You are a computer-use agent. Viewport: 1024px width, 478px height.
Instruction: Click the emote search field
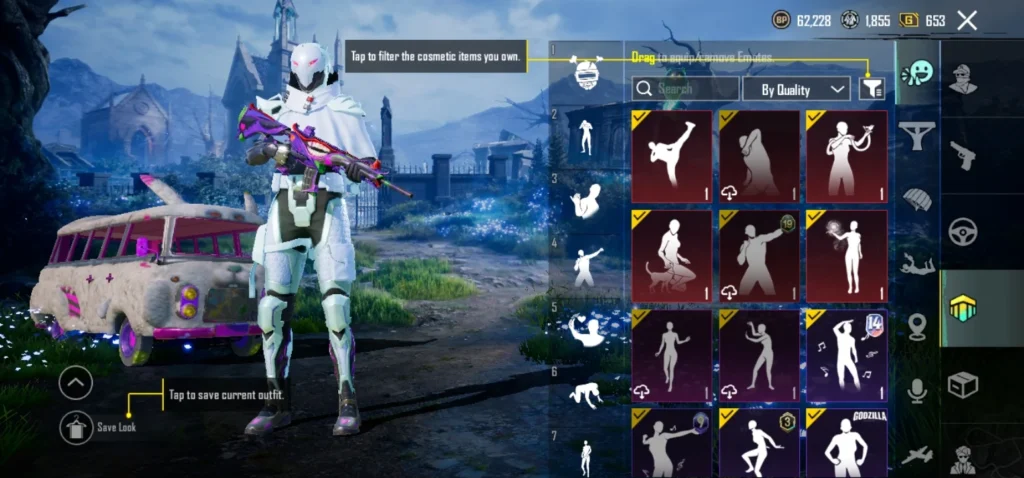(x=686, y=89)
